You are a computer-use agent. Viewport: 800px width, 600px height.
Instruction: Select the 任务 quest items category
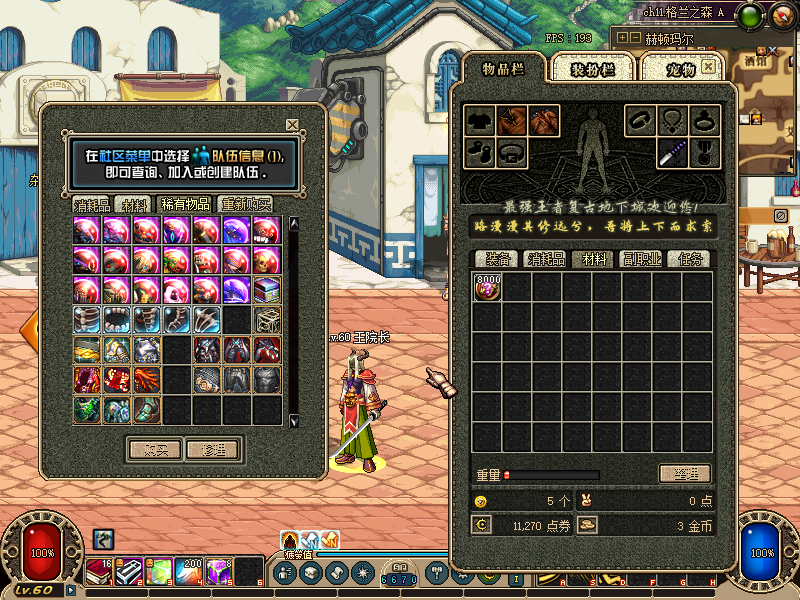coord(690,259)
